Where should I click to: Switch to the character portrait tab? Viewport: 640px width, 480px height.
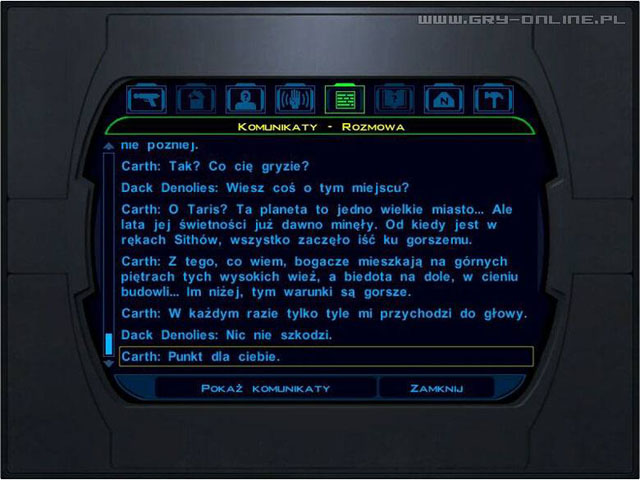(x=245, y=98)
